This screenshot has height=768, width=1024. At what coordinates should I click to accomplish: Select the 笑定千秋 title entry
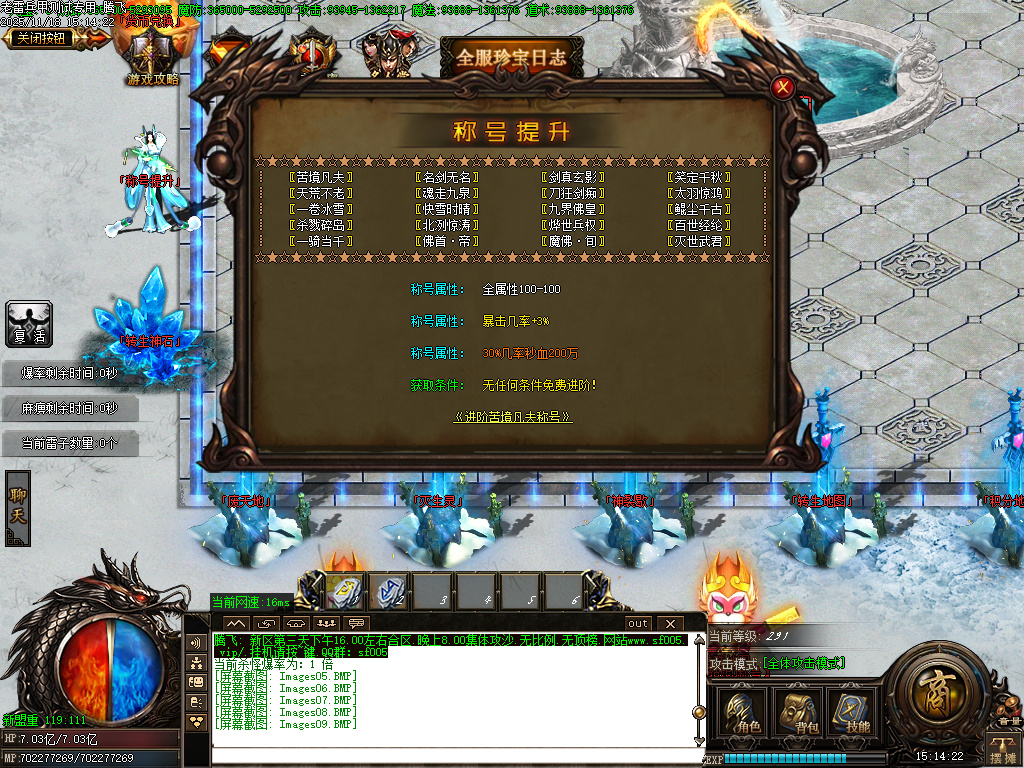(x=700, y=177)
